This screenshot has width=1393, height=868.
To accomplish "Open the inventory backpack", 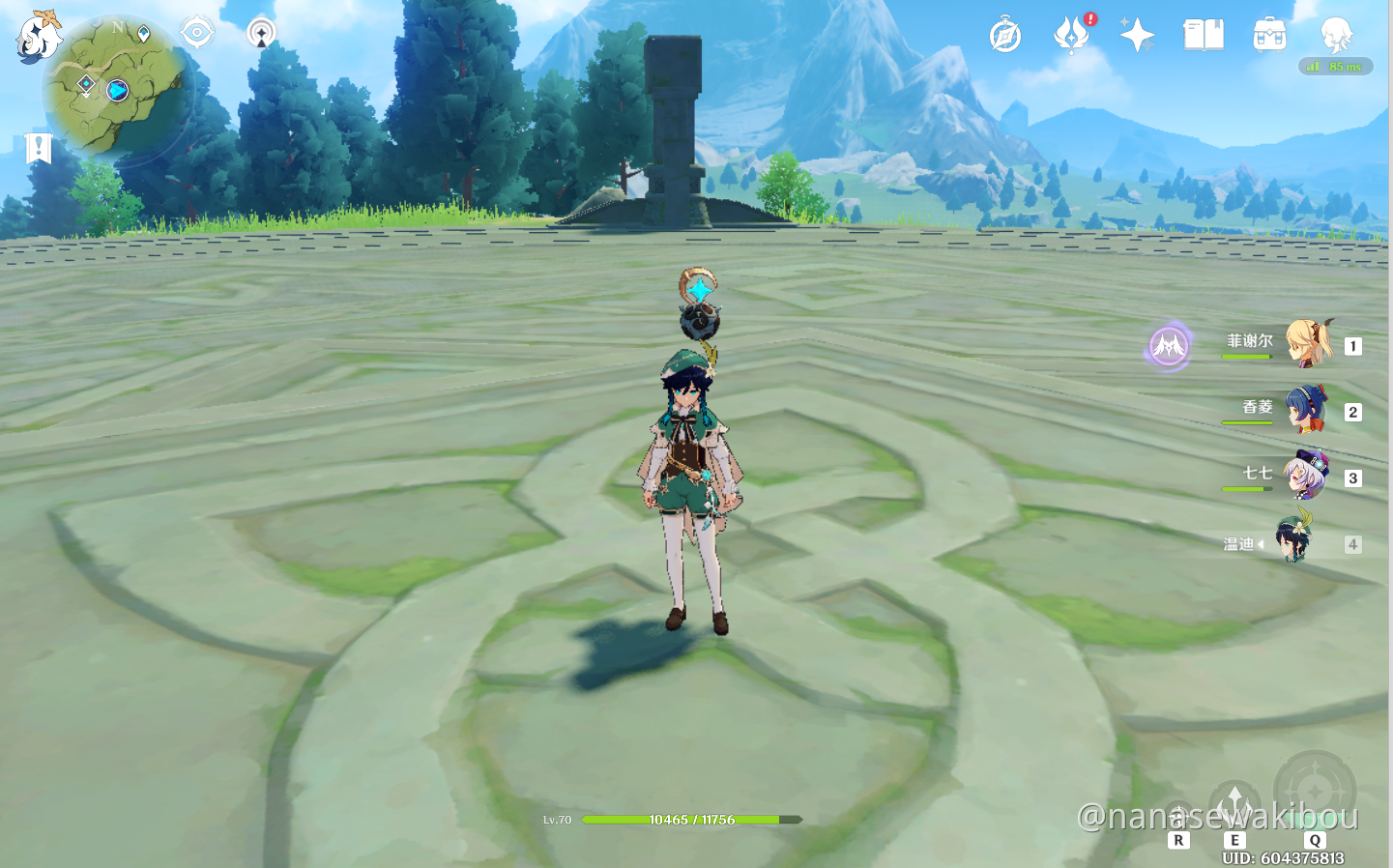I will pyautogui.click(x=1269, y=35).
